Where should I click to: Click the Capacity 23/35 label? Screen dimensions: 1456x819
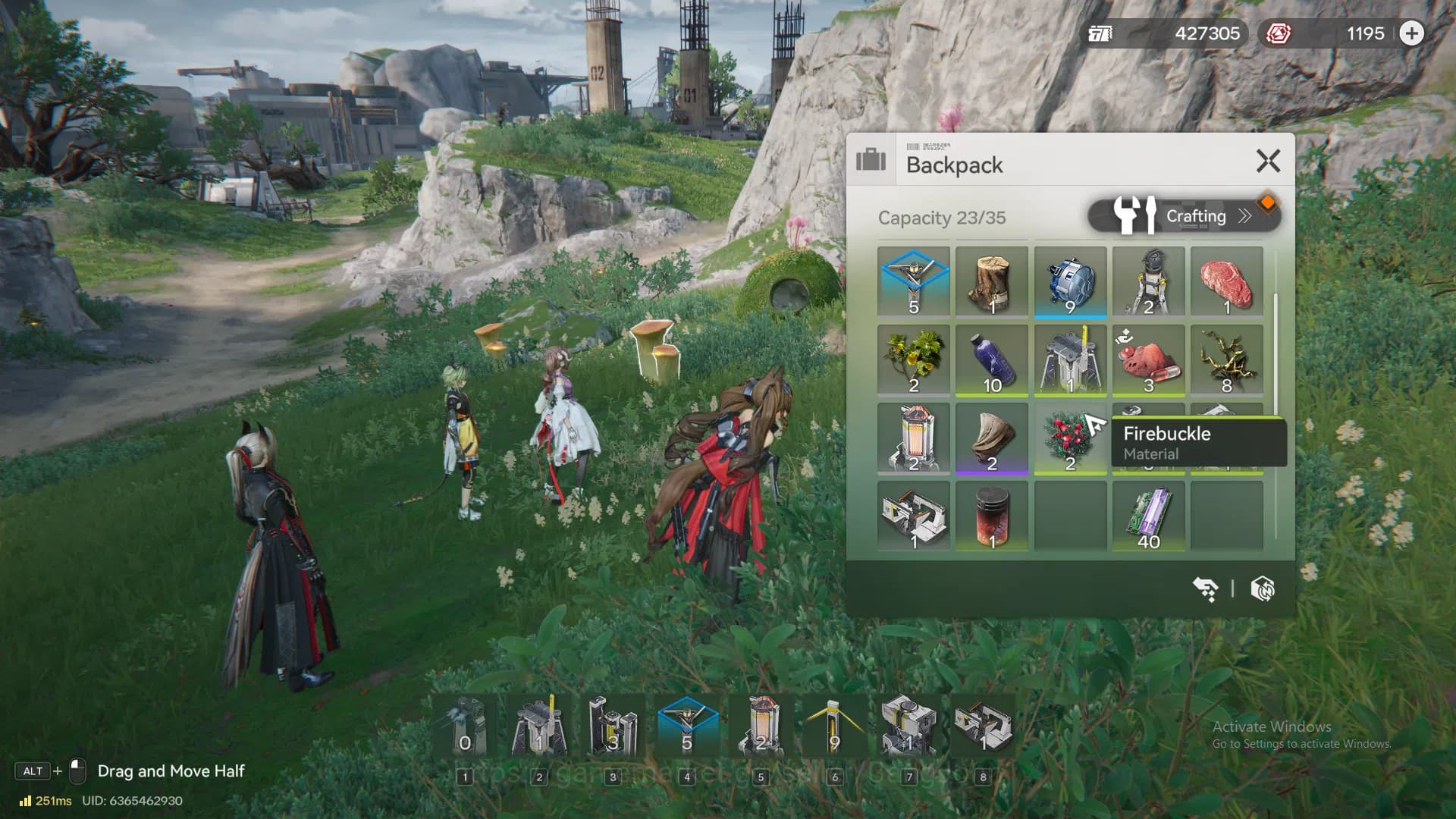click(941, 218)
